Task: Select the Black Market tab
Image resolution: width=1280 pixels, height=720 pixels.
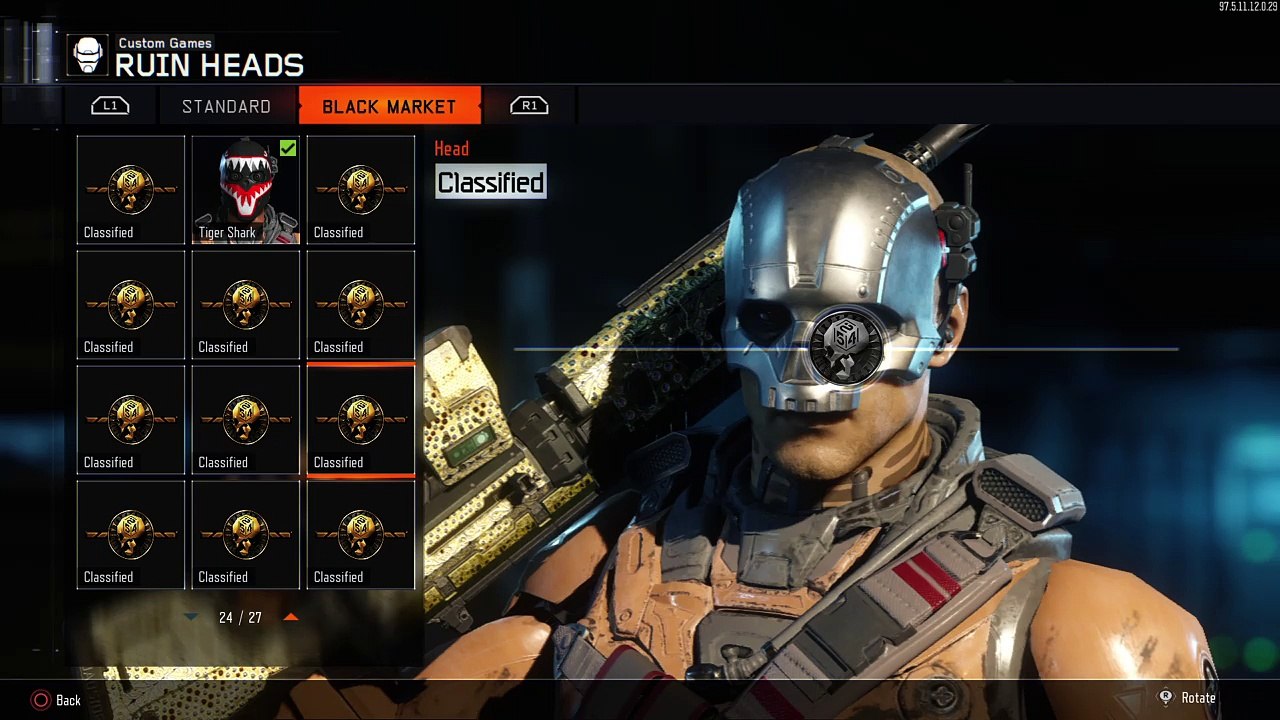Action: pos(389,106)
